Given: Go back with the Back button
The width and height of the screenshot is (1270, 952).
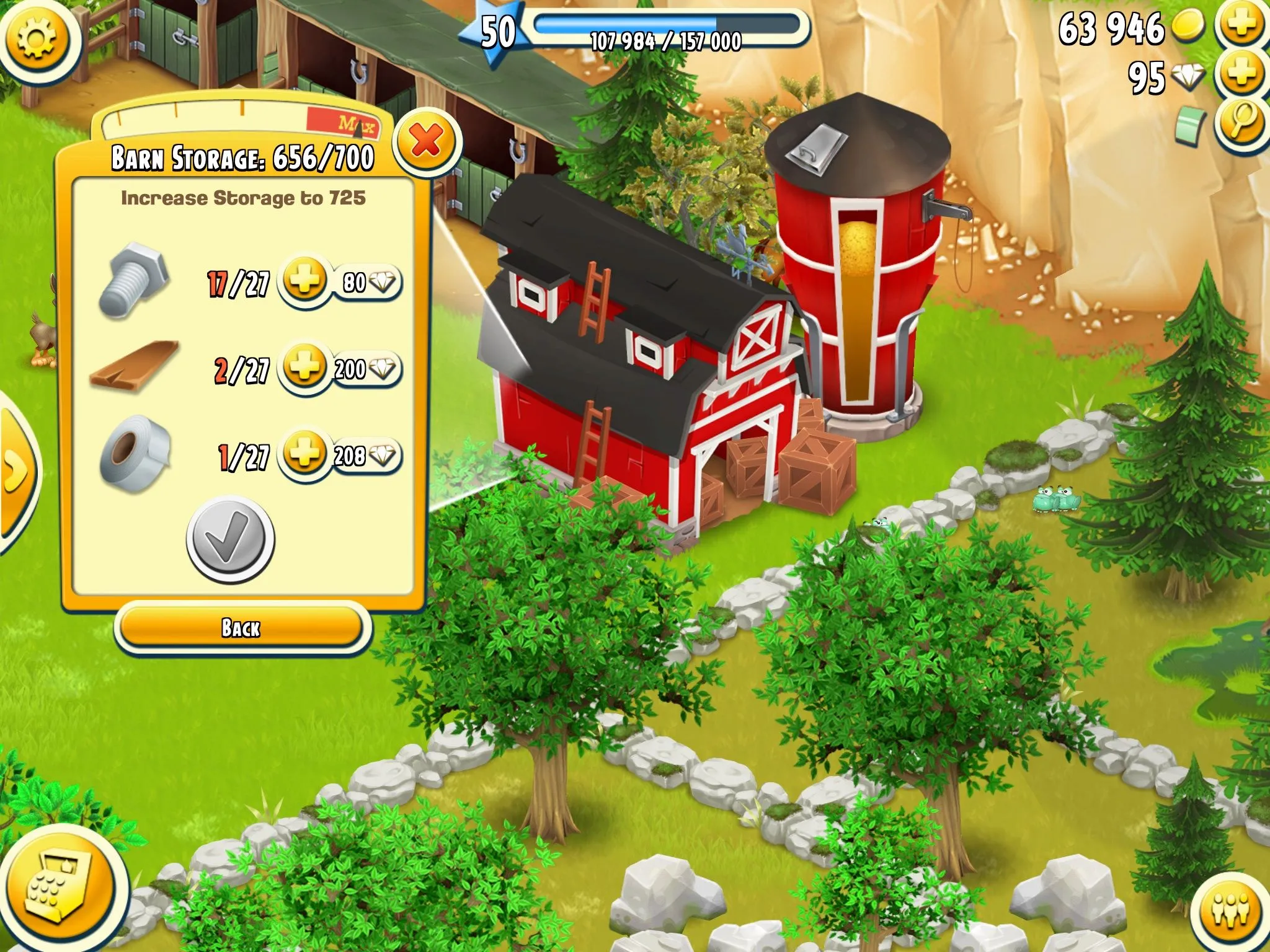Looking at the screenshot, I should click(242, 628).
